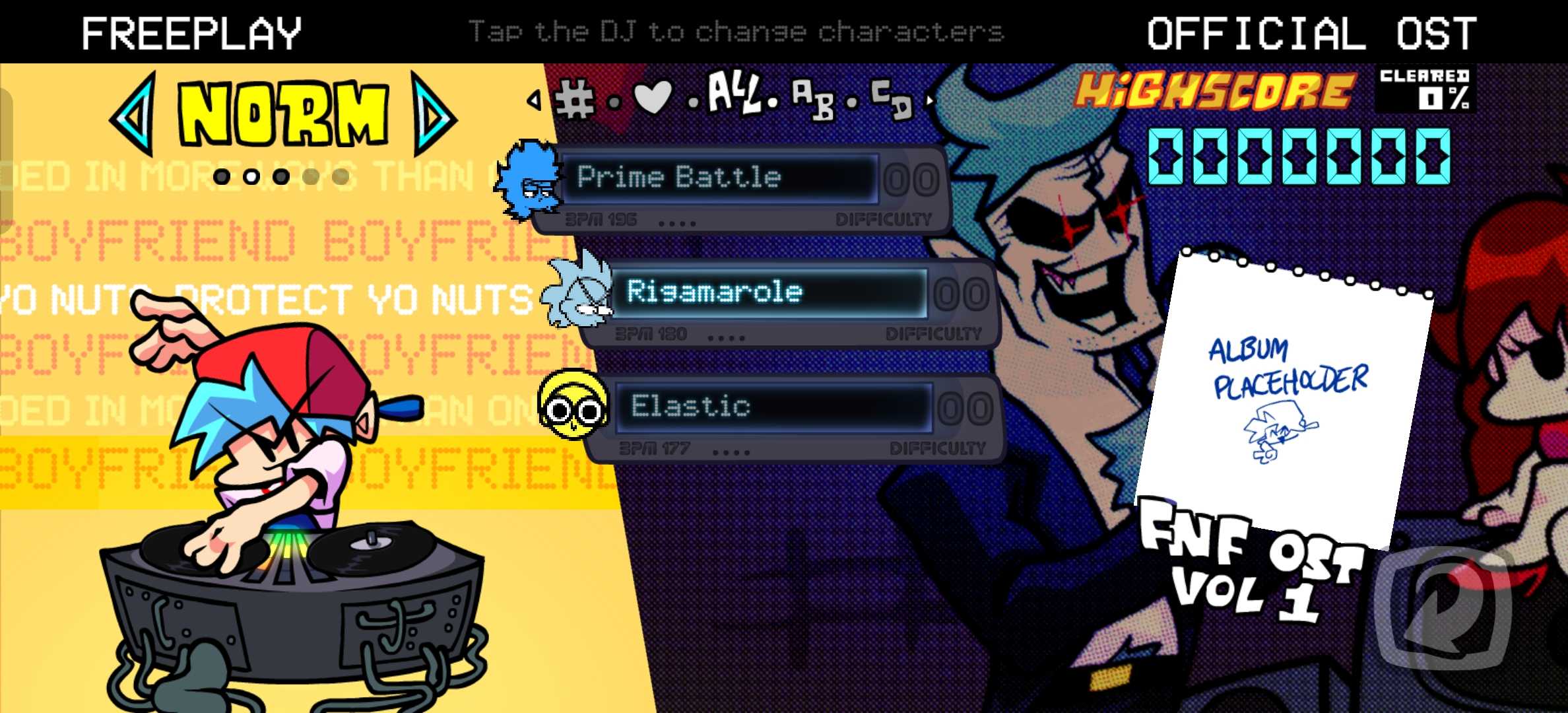The width and height of the screenshot is (1568, 713).
Task: Filter songs by the # category
Action: click(x=574, y=100)
